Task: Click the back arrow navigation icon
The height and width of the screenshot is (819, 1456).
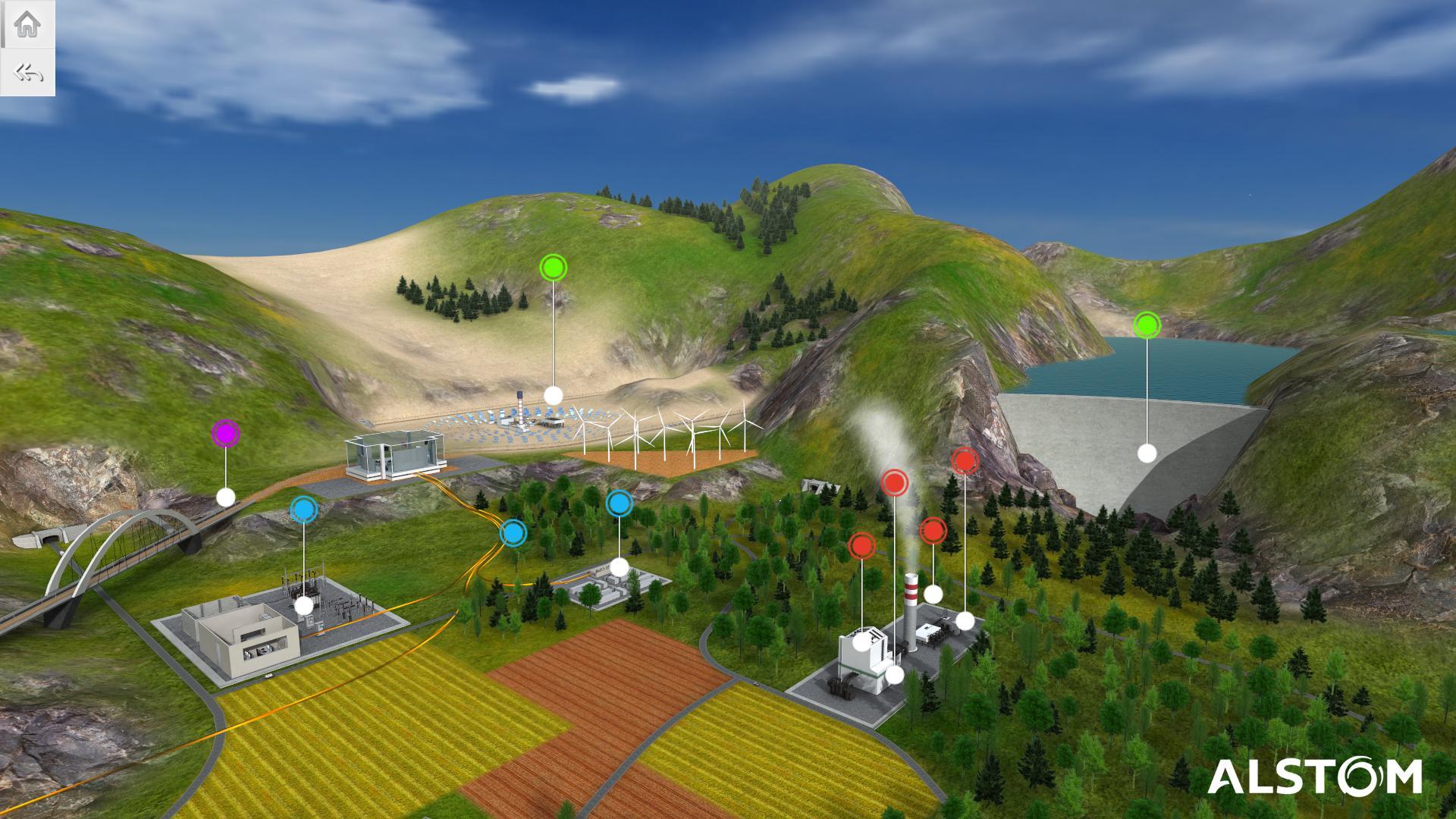Action: (x=27, y=72)
